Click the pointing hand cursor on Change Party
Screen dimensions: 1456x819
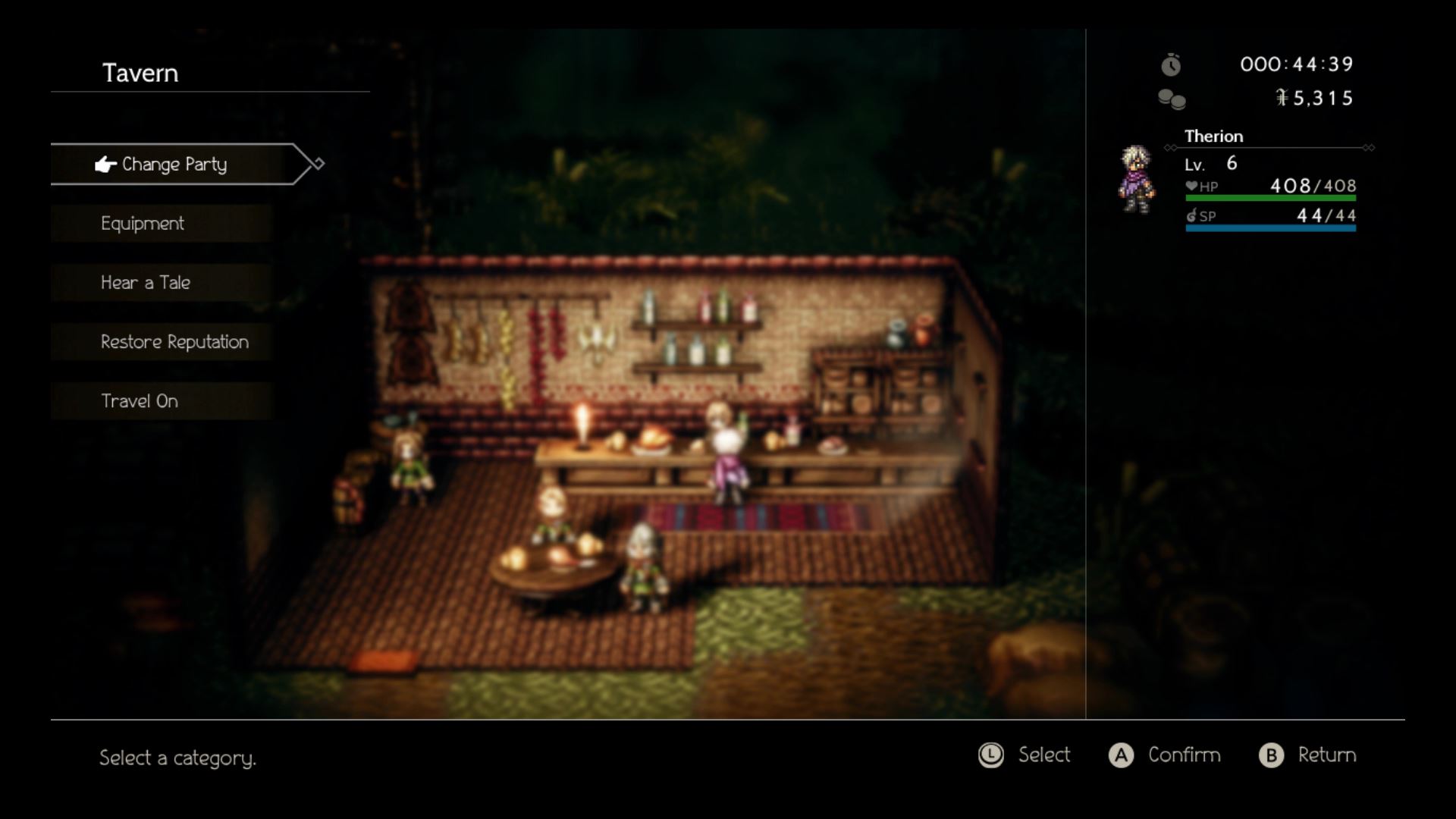tap(104, 163)
